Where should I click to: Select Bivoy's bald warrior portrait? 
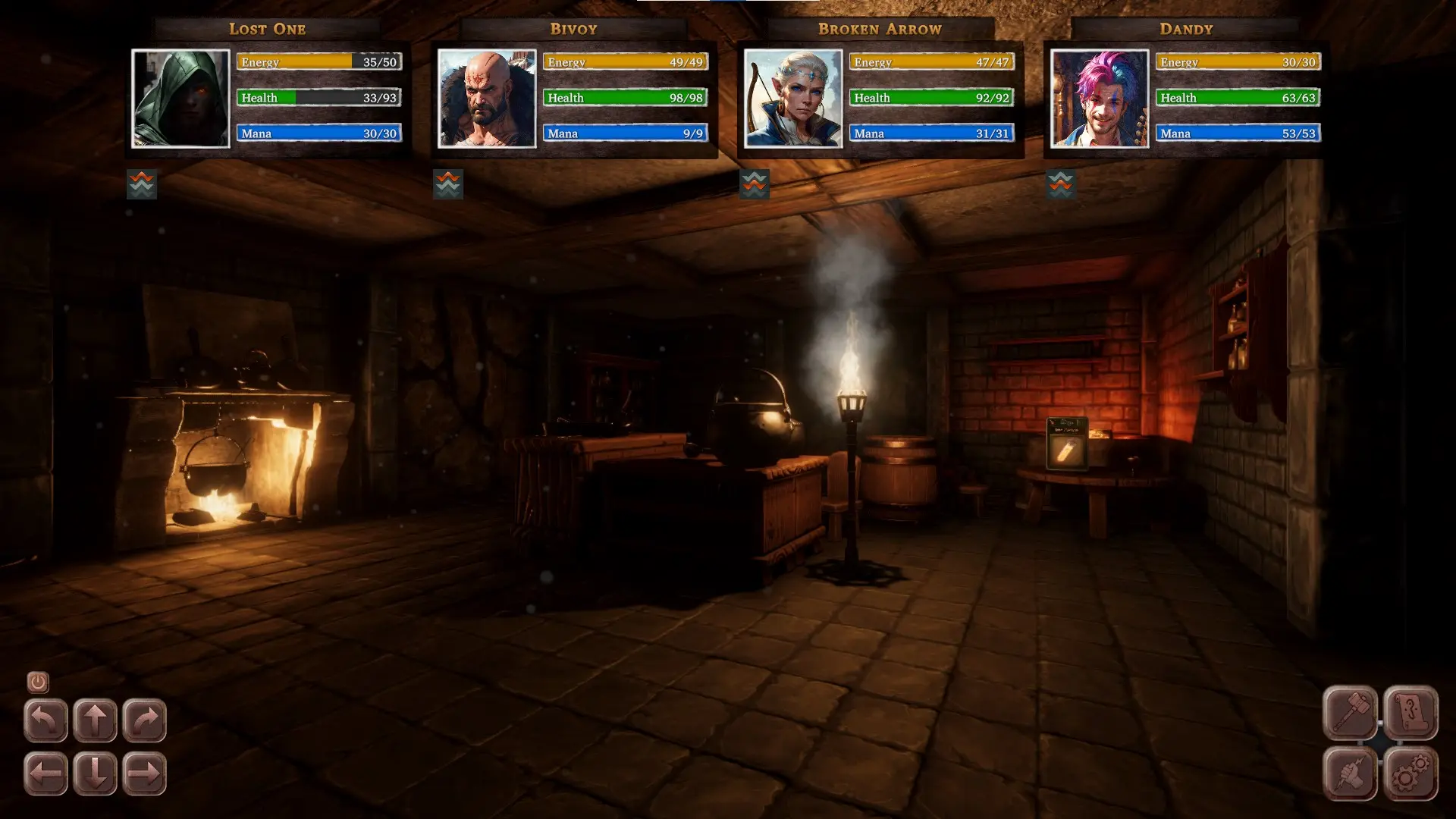point(487,99)
